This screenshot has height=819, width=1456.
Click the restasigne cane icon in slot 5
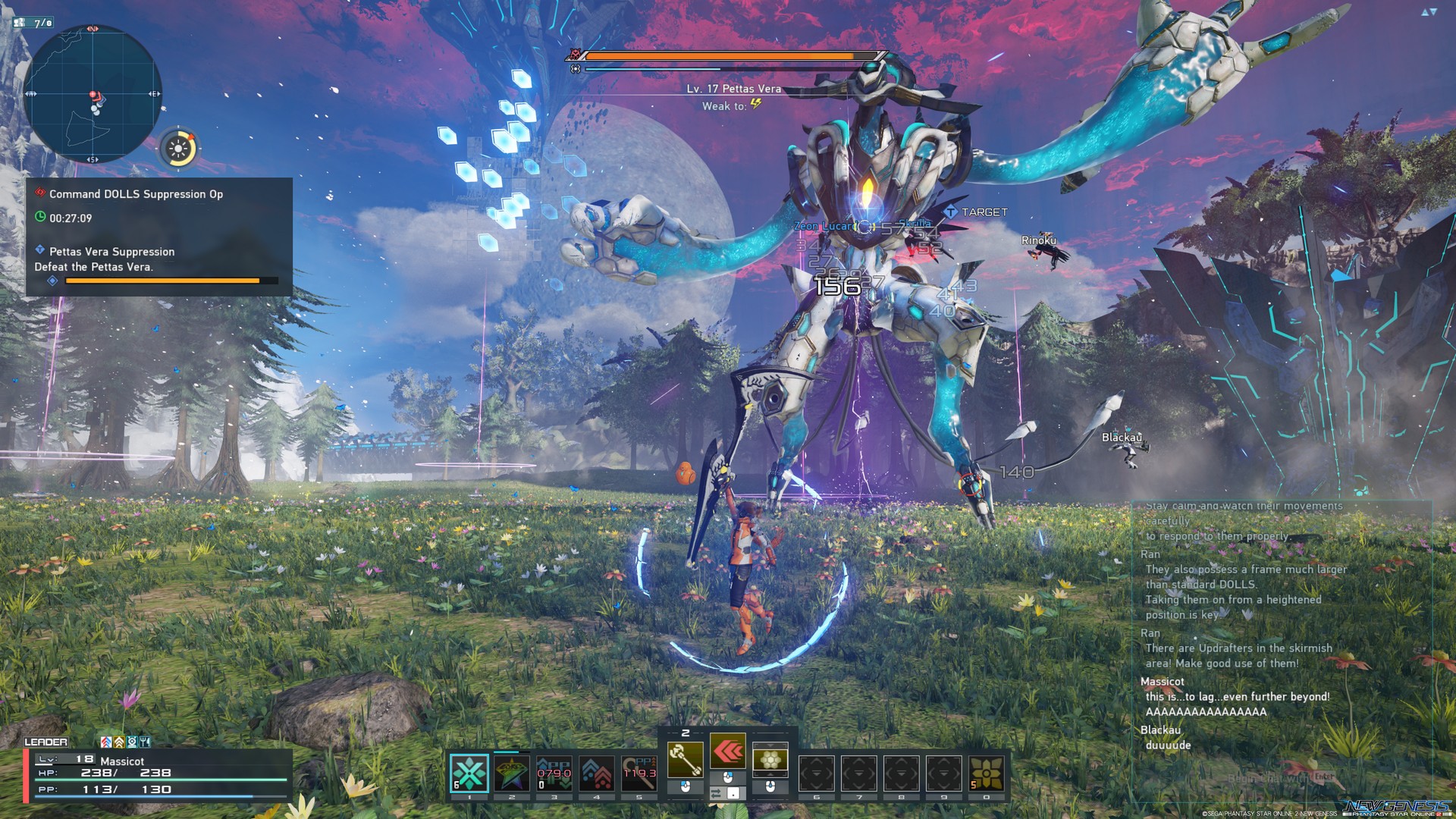tap(639, 773)
